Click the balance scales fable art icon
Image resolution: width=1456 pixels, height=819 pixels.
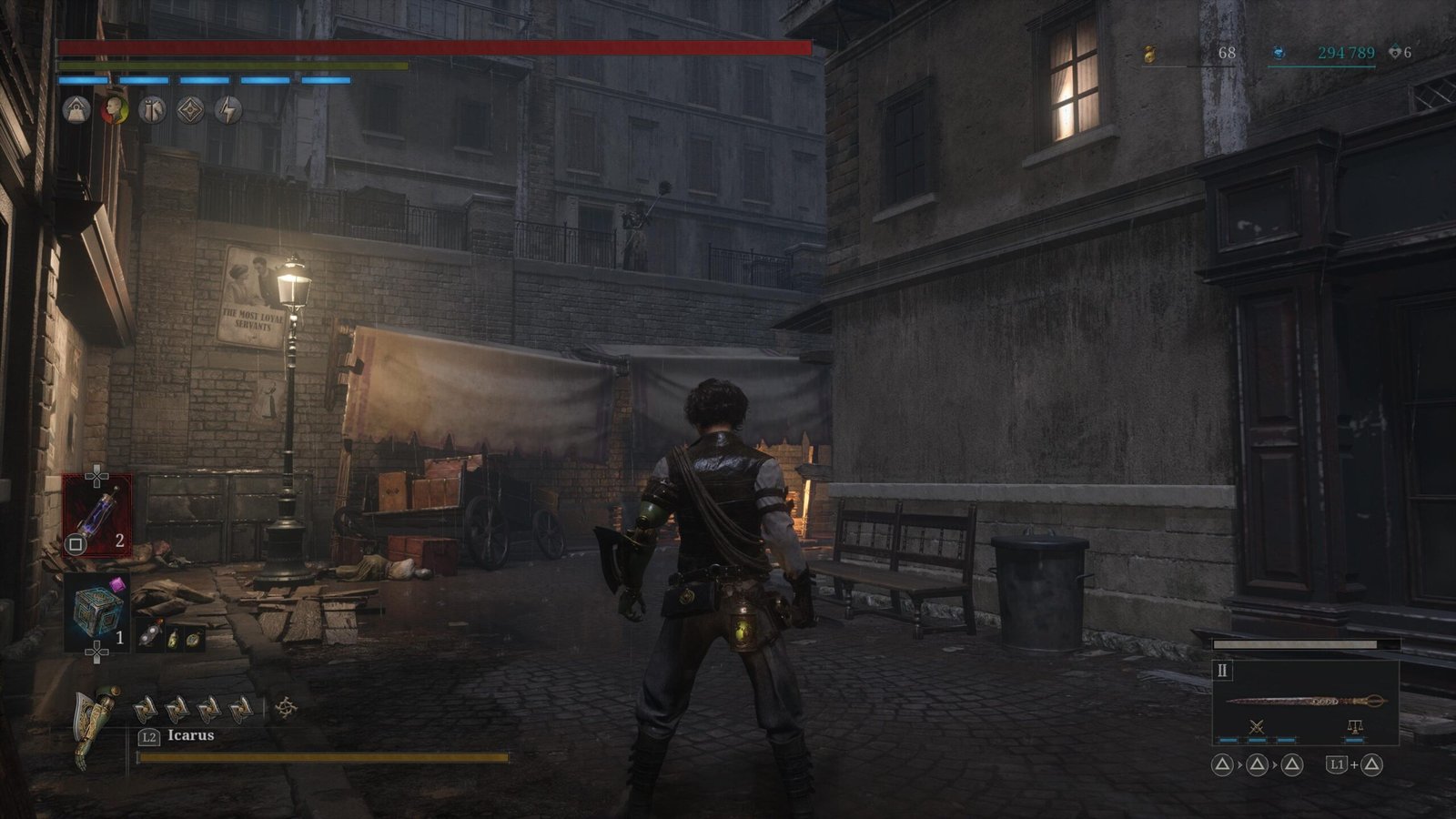pyautogui.click(x=1355, y=727)
